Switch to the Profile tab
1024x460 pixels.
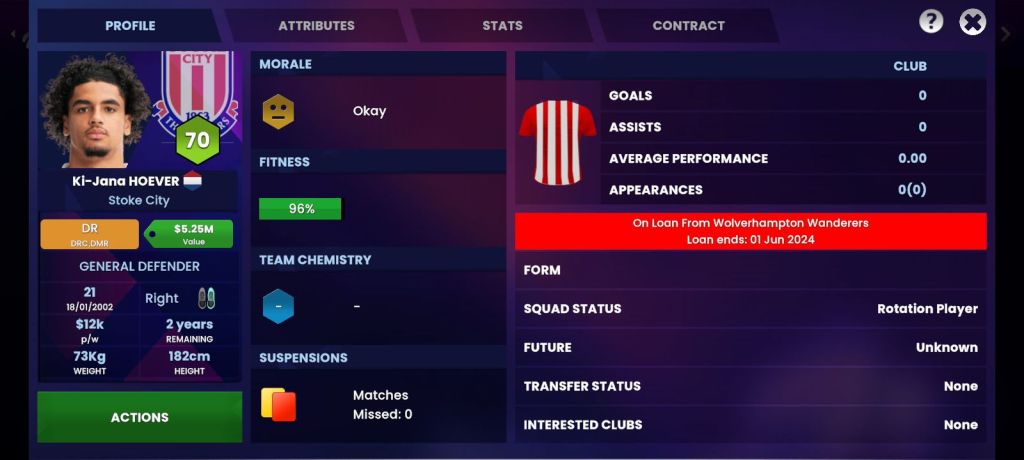pyautogui.click(x=130, y=26)
